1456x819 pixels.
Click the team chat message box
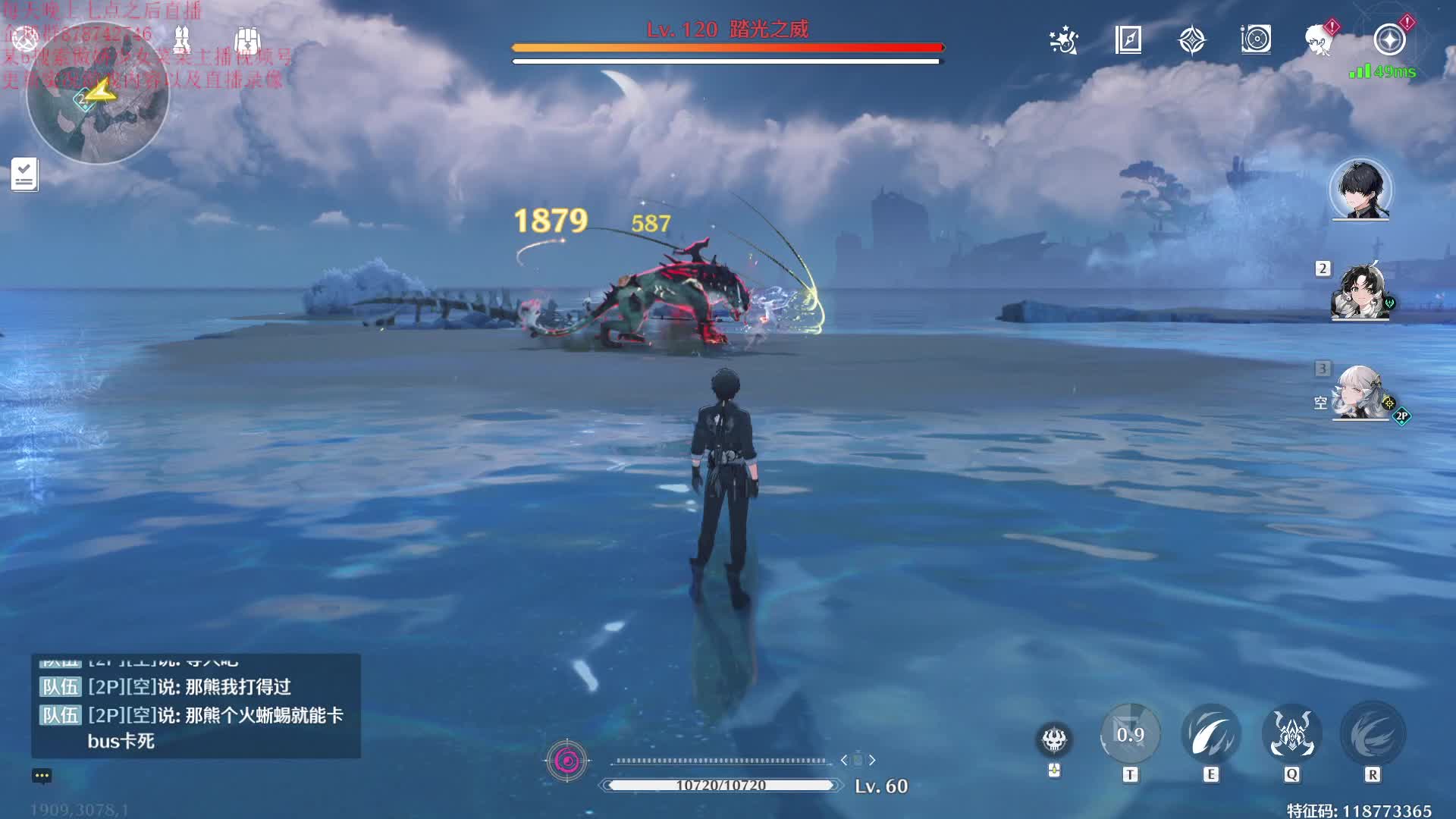click(196, 707)
